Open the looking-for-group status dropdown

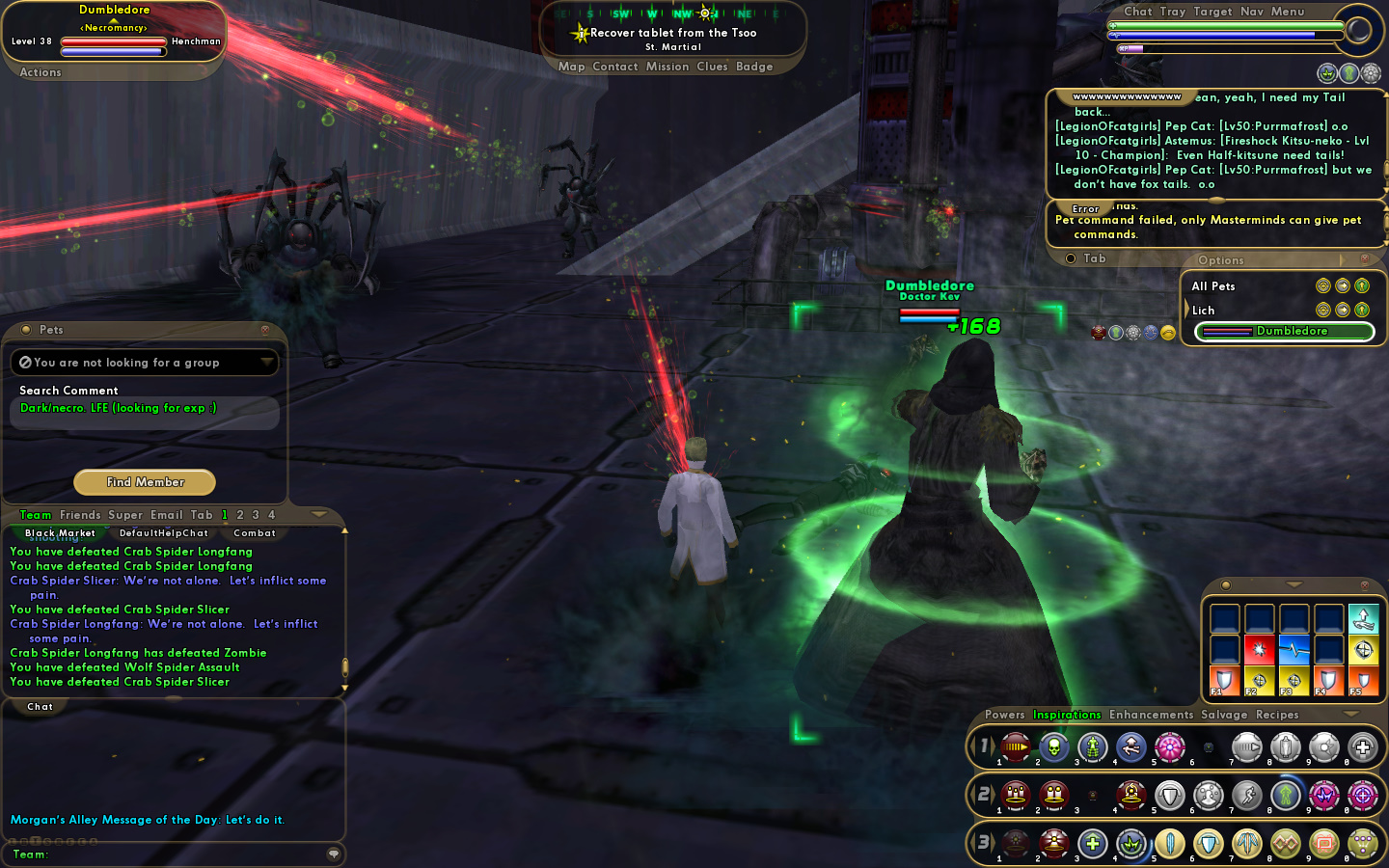(x=266, y=363)
